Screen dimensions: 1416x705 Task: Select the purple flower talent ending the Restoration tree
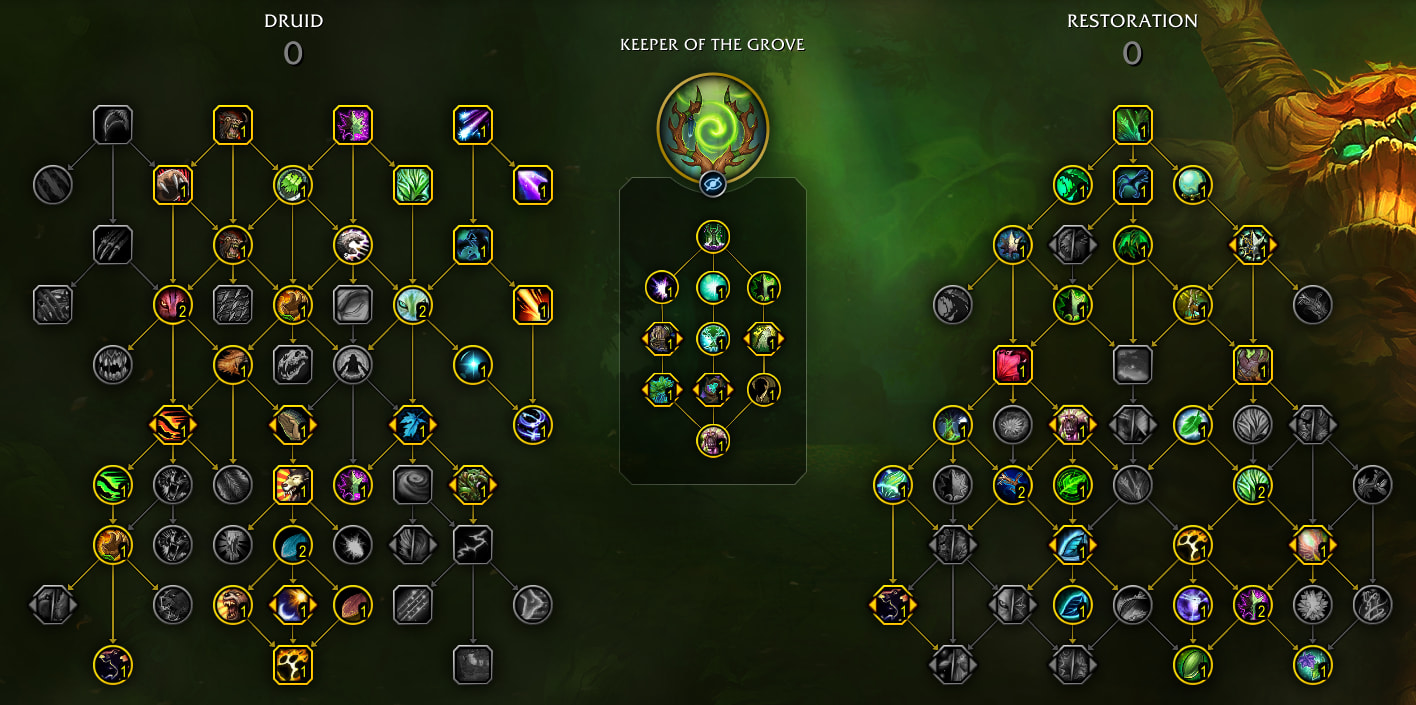pos(1312,665)
